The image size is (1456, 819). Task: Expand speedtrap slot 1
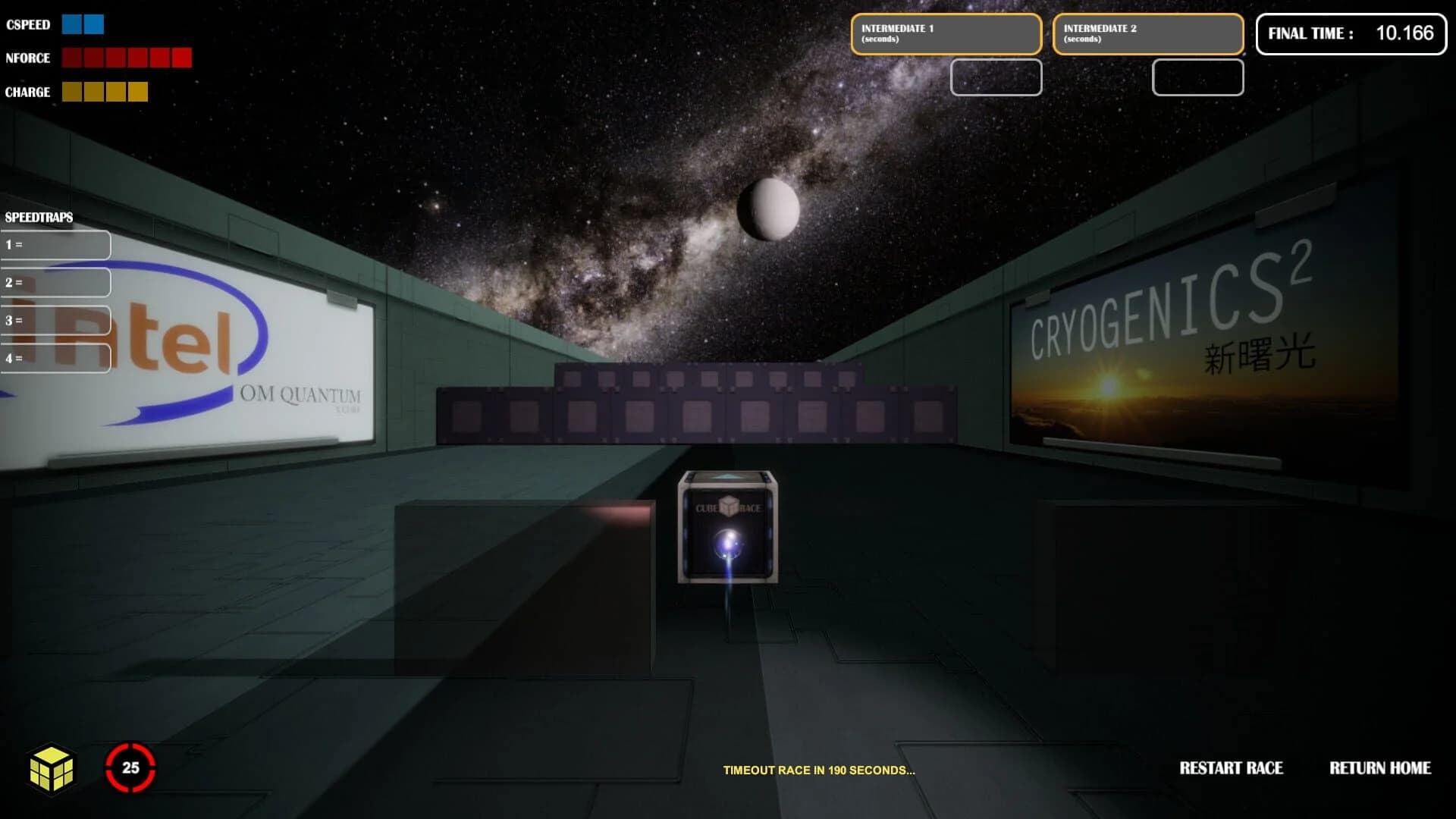click(x=55, y=244)
